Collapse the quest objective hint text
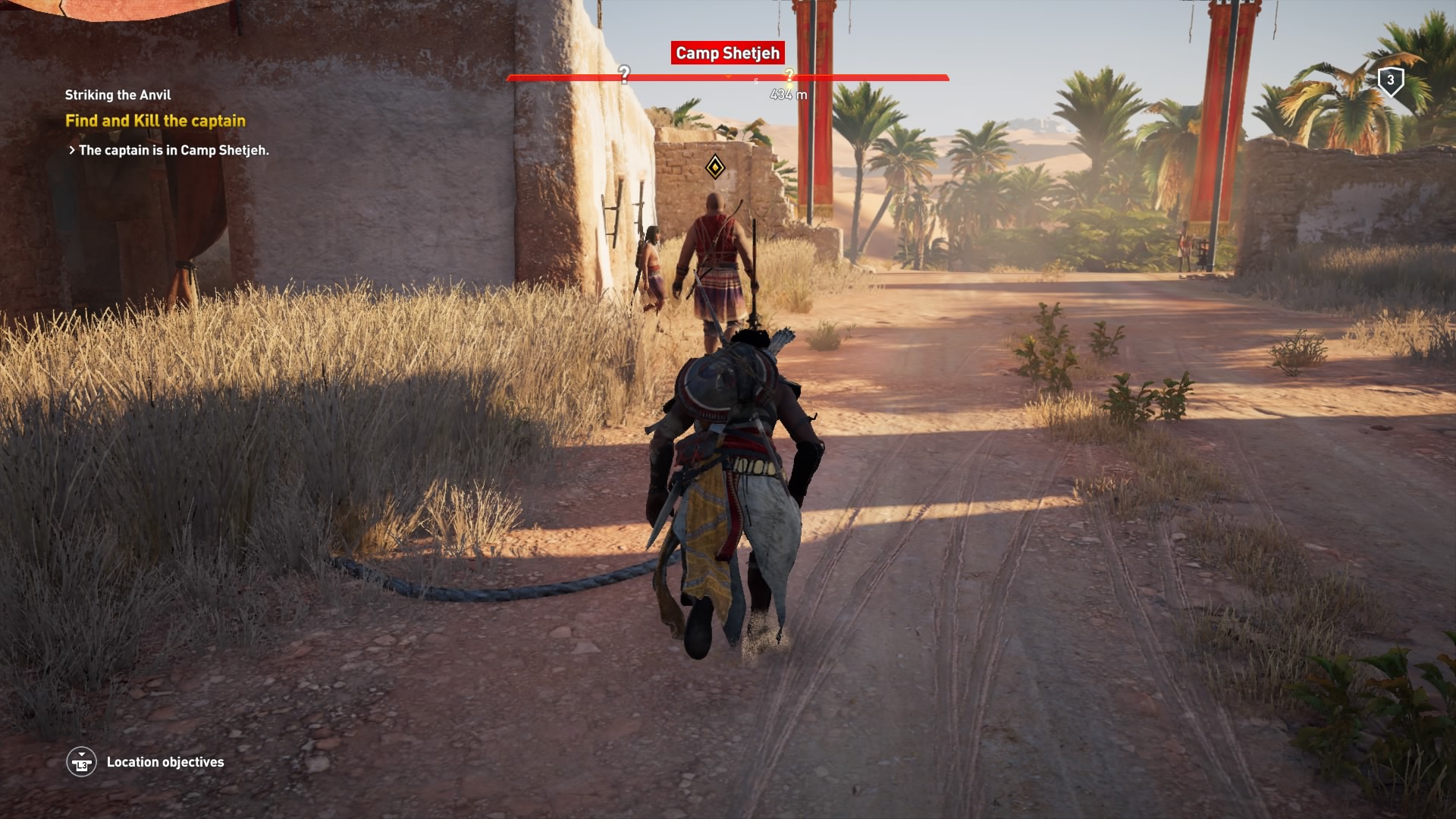This screenshot has height=819, width=1456. pyautogui.click(x=173, y=151)
